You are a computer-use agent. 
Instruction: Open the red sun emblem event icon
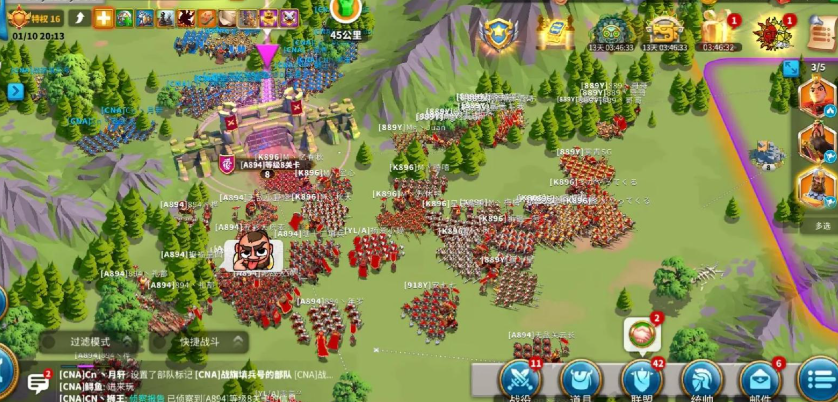click(x=771, y=31)
